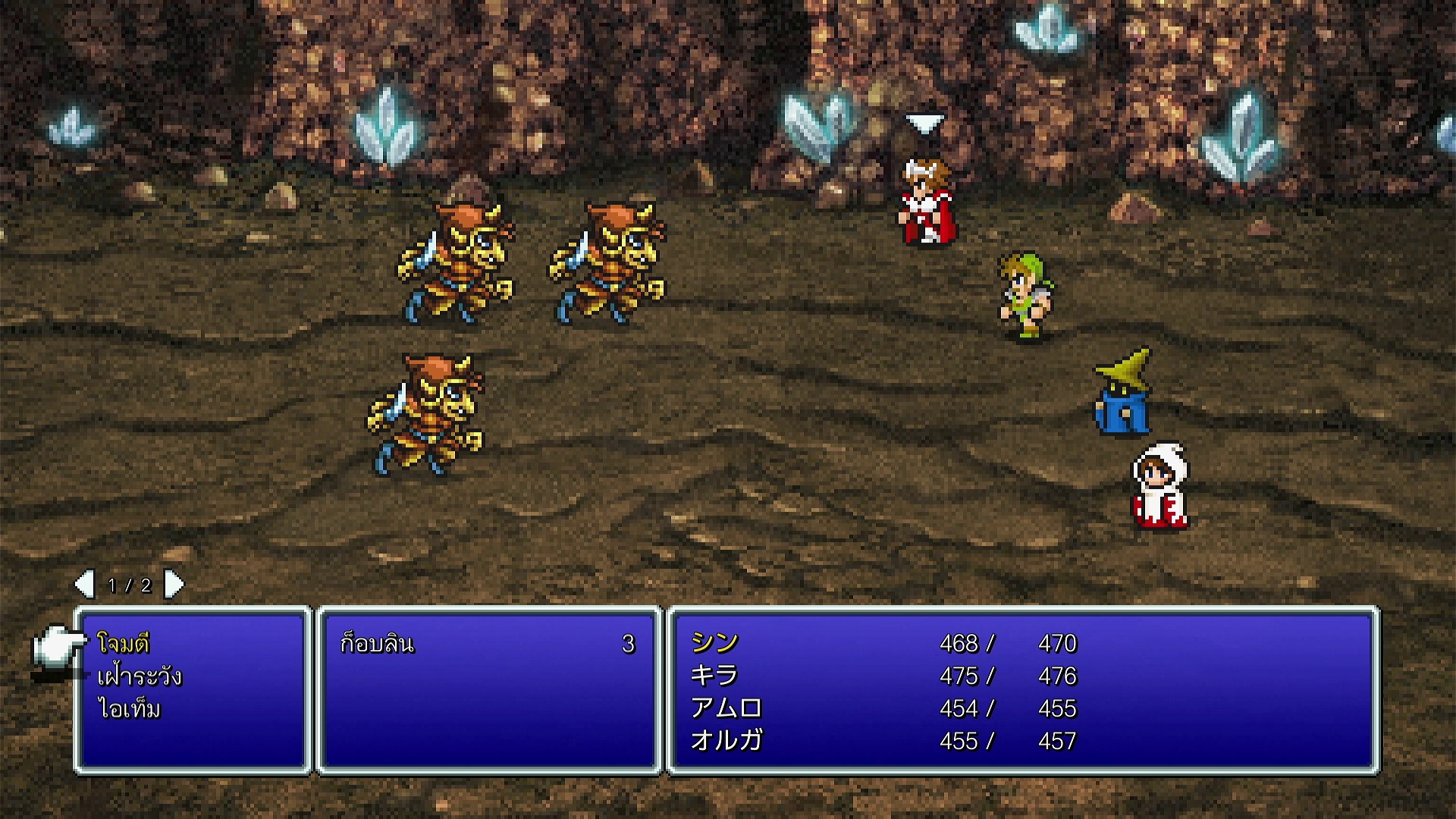This screenshot has width=1456, height=819.
Task: Select party member アムロ in the status list
Action: pyautogui.click(x=726, y=708)
